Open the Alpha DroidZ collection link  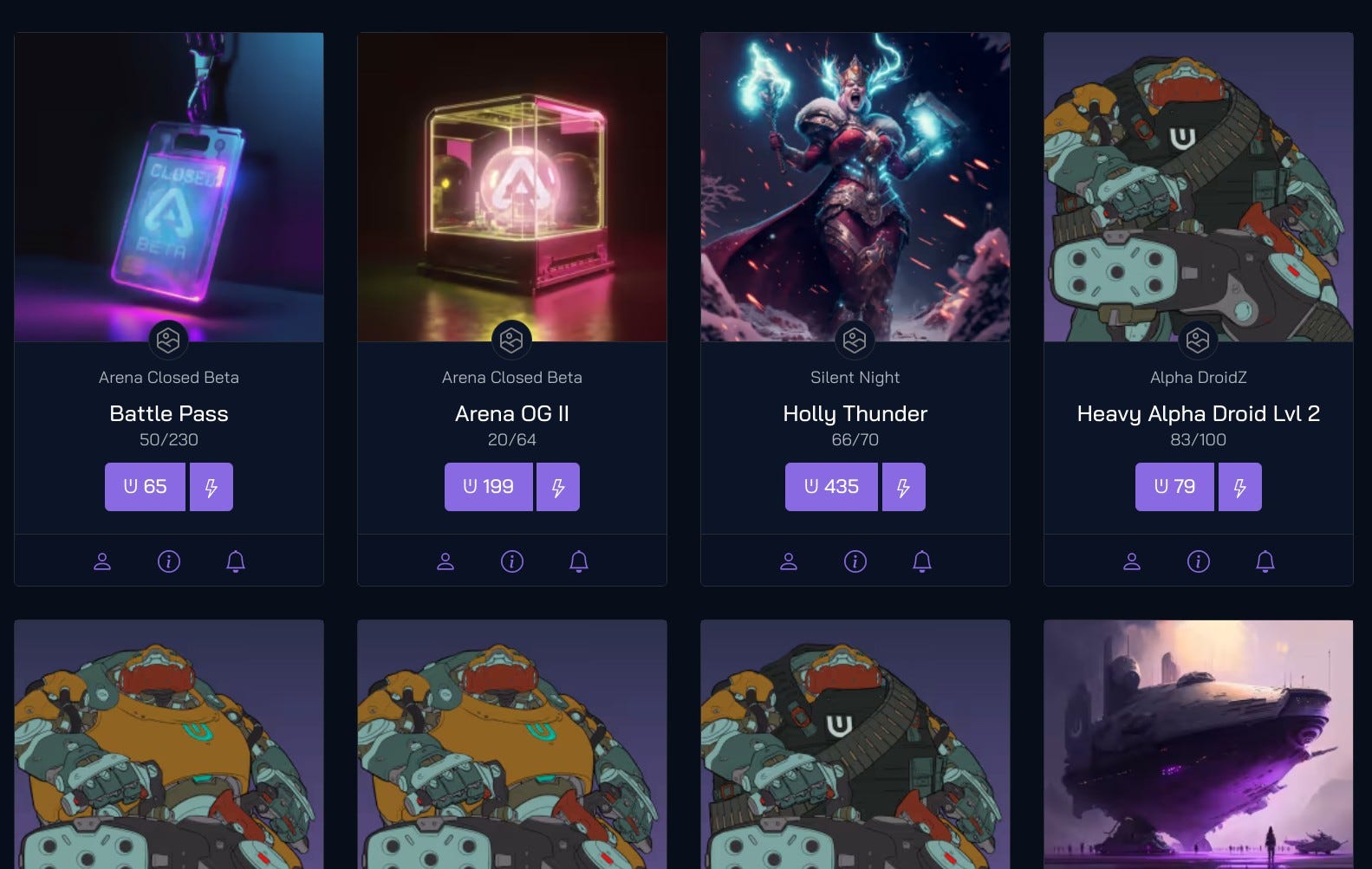[1198, 377]
